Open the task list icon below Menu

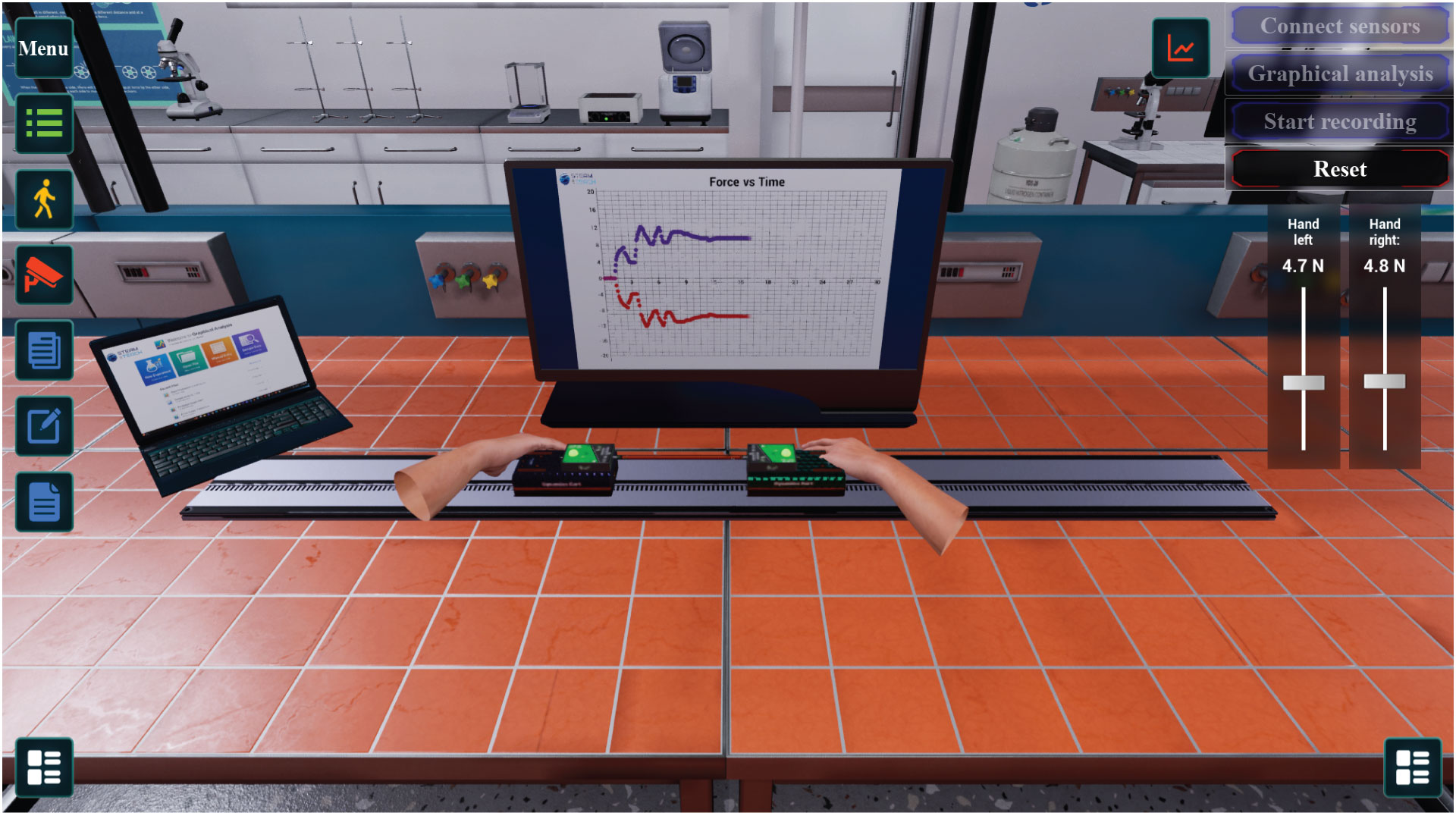[43, 124]
